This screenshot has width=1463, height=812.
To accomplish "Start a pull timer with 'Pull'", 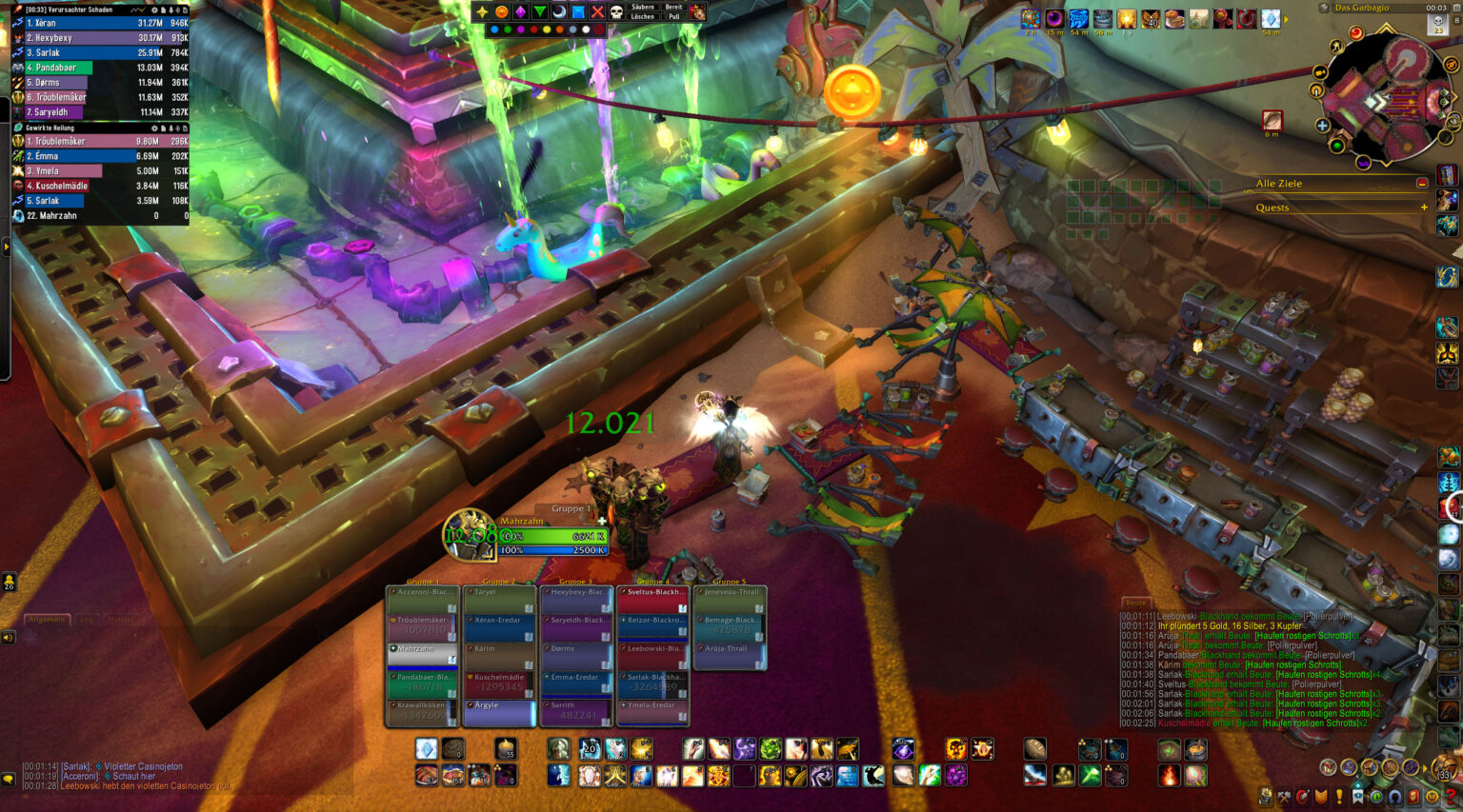I will point(673,17).
